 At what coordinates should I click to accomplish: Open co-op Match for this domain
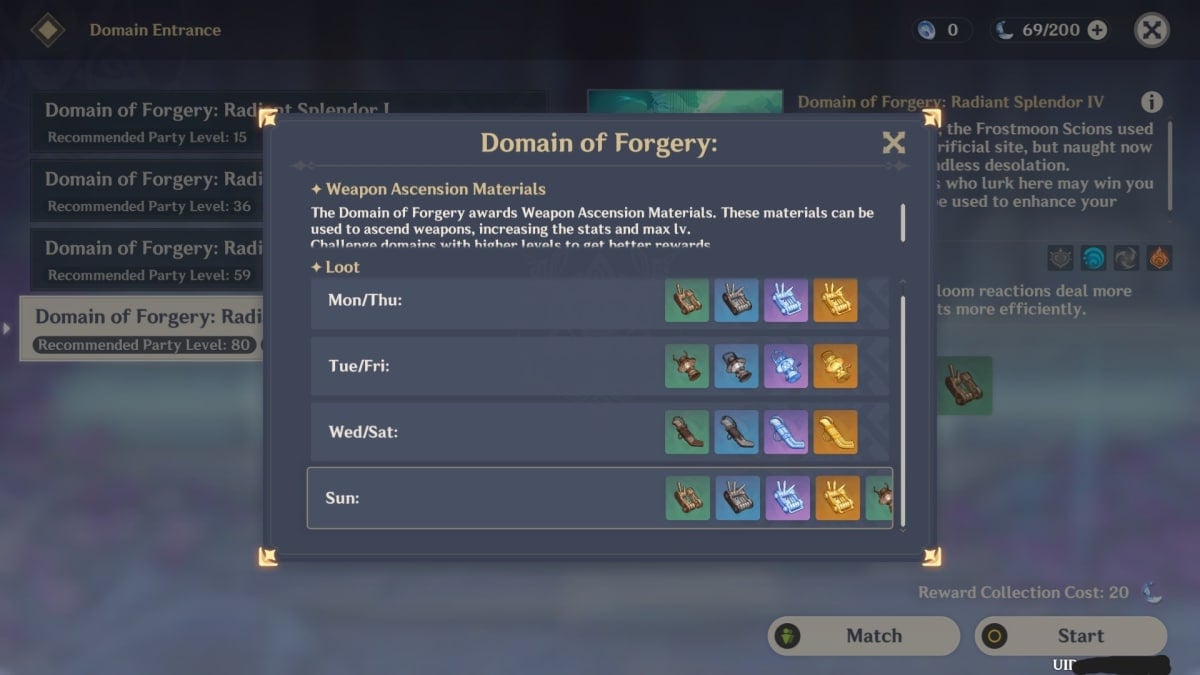pyautogui.click(x=864, y=636)
